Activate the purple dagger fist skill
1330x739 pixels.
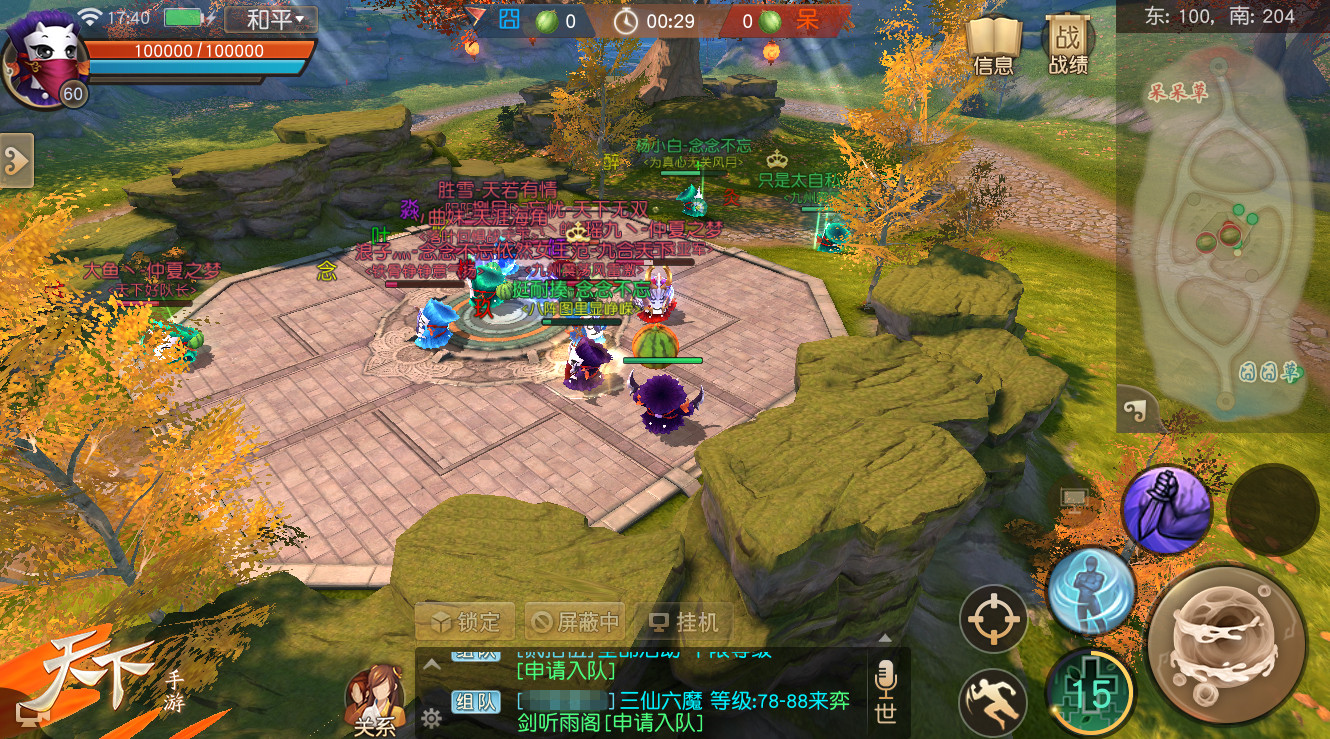click(x=1166, y=508)
